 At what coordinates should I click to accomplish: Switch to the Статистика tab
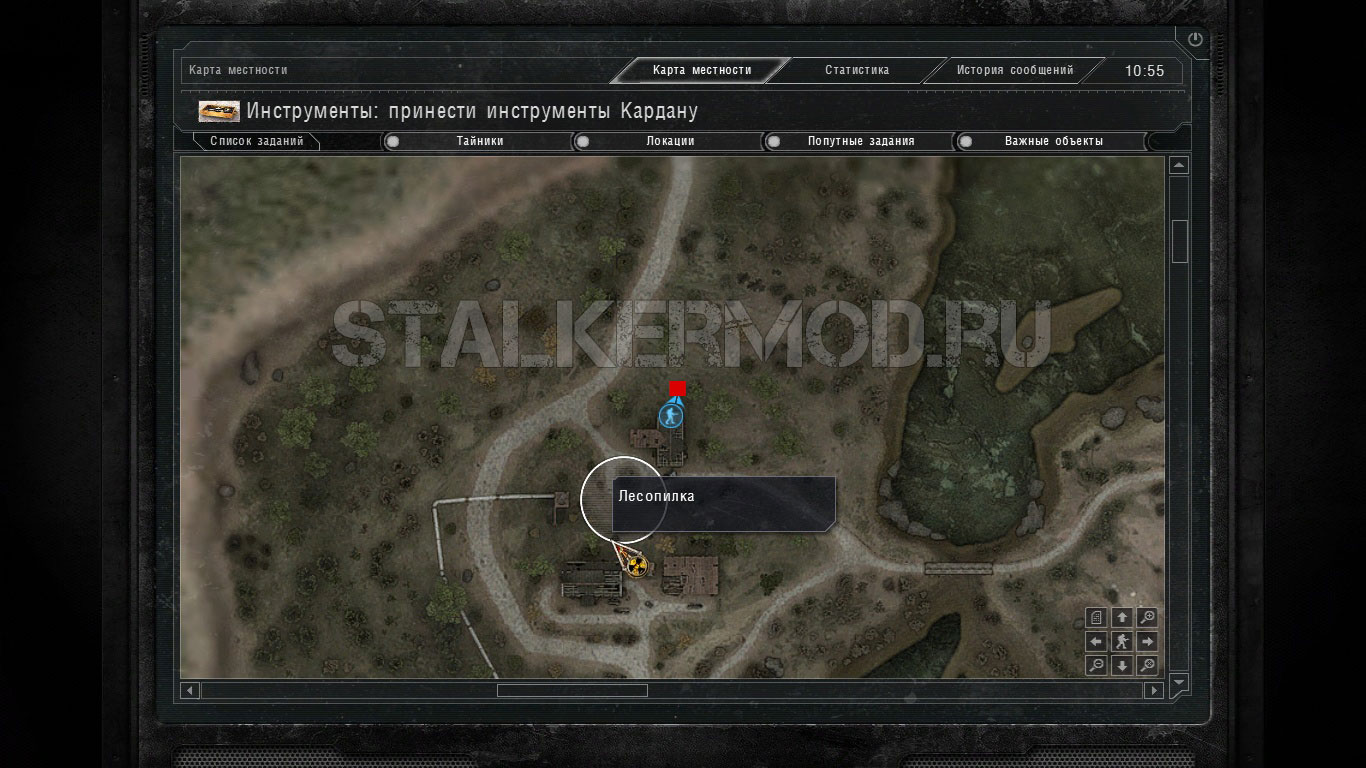click(857, 70)
